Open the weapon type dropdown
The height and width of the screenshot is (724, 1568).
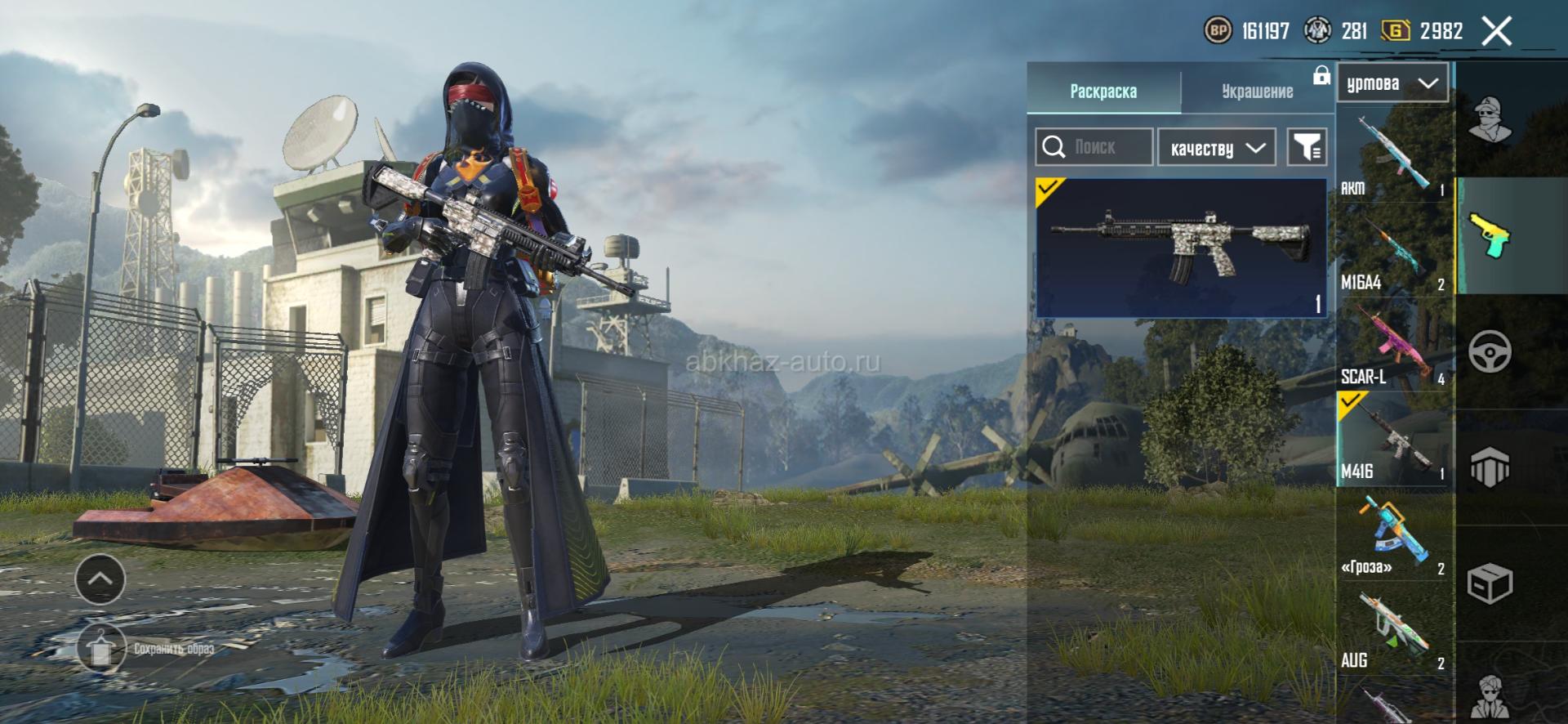(1392, 83)
